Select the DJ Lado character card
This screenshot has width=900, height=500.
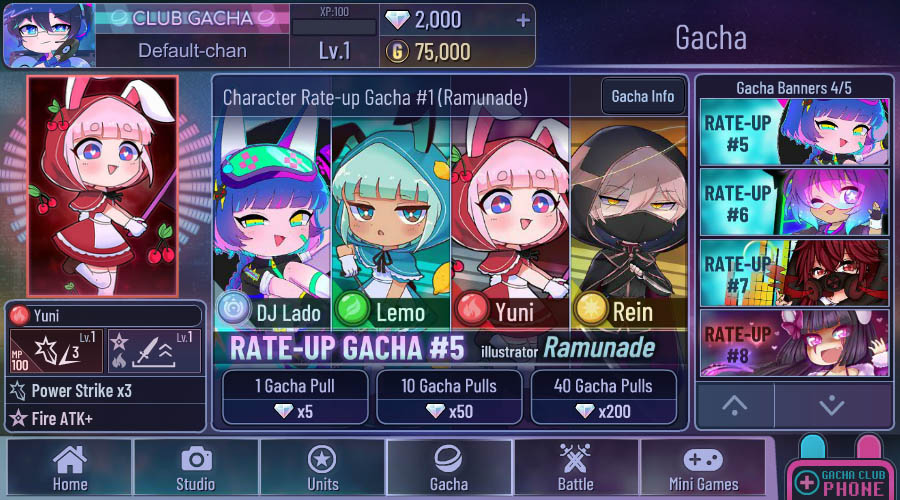pyautogui.click(x=272, y=230)
